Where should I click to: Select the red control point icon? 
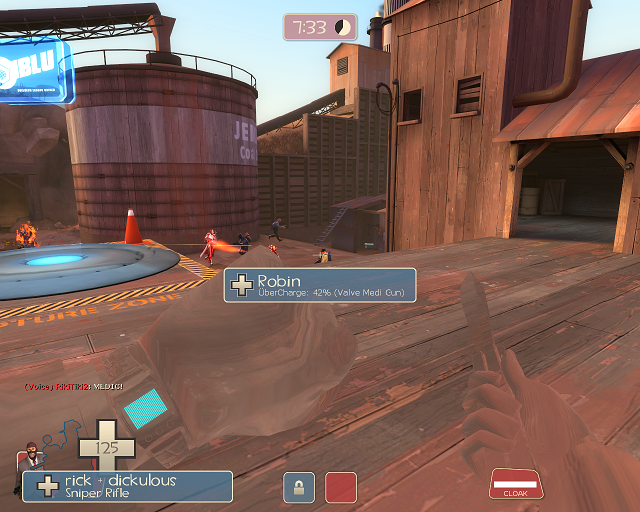(x=341, y=487)
